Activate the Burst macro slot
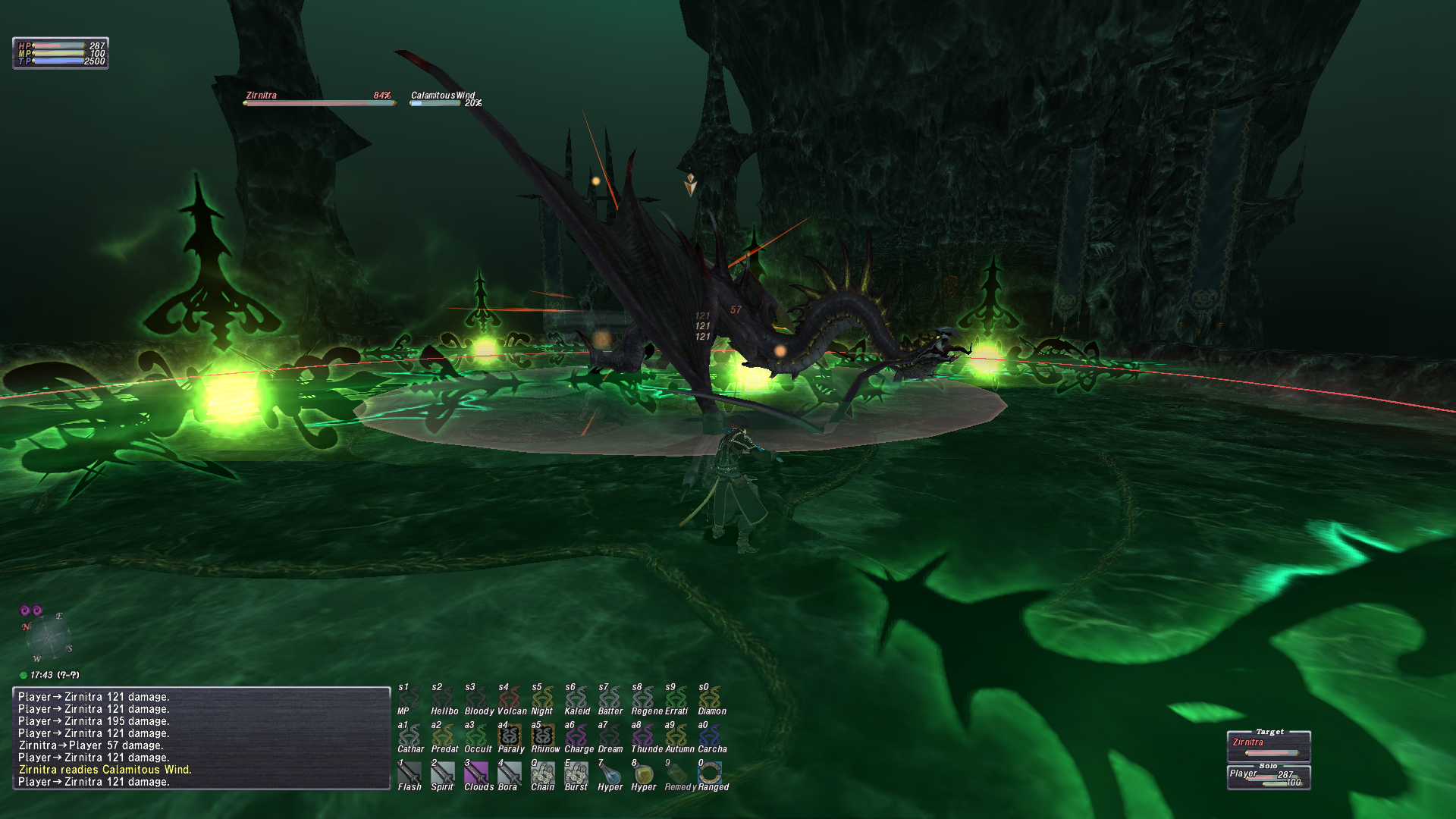Screen dimensions: 1456x819 [576, 773]
